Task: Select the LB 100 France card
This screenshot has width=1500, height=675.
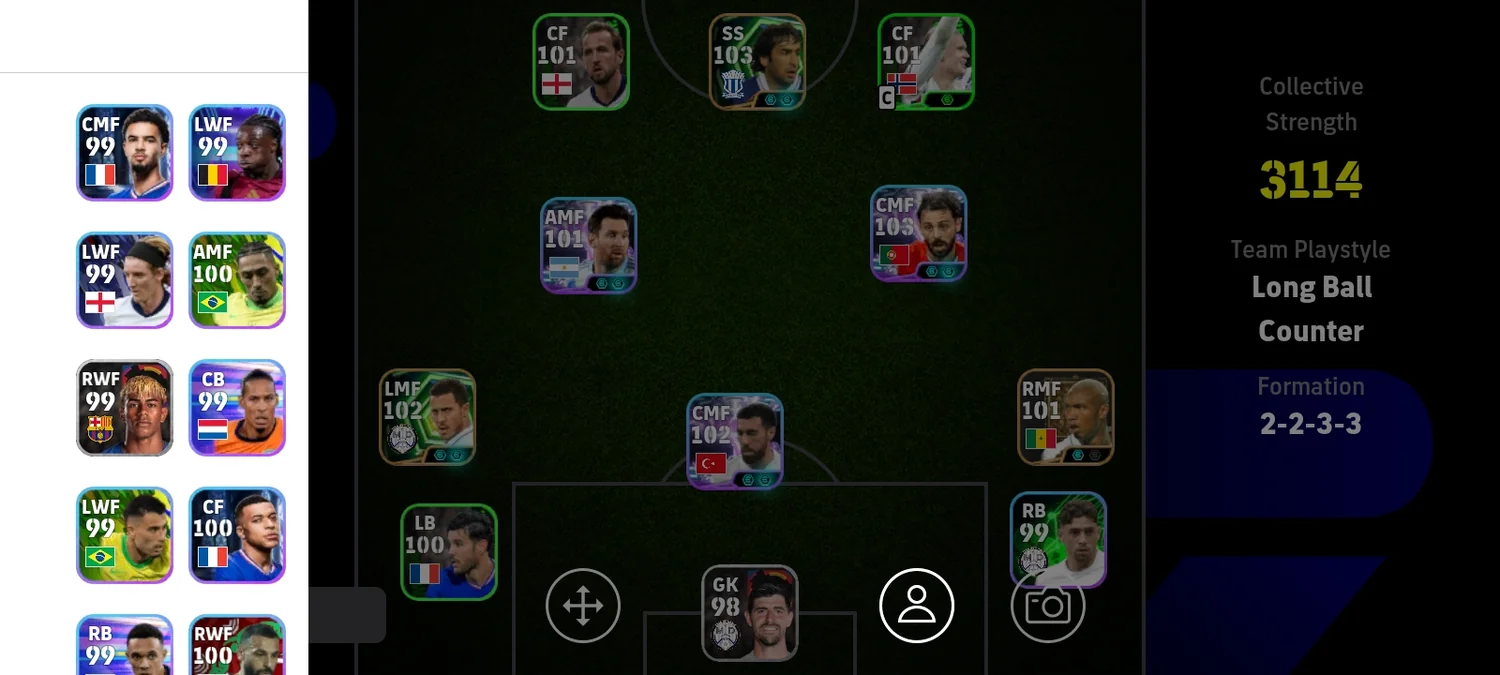Action: [449, 552]
